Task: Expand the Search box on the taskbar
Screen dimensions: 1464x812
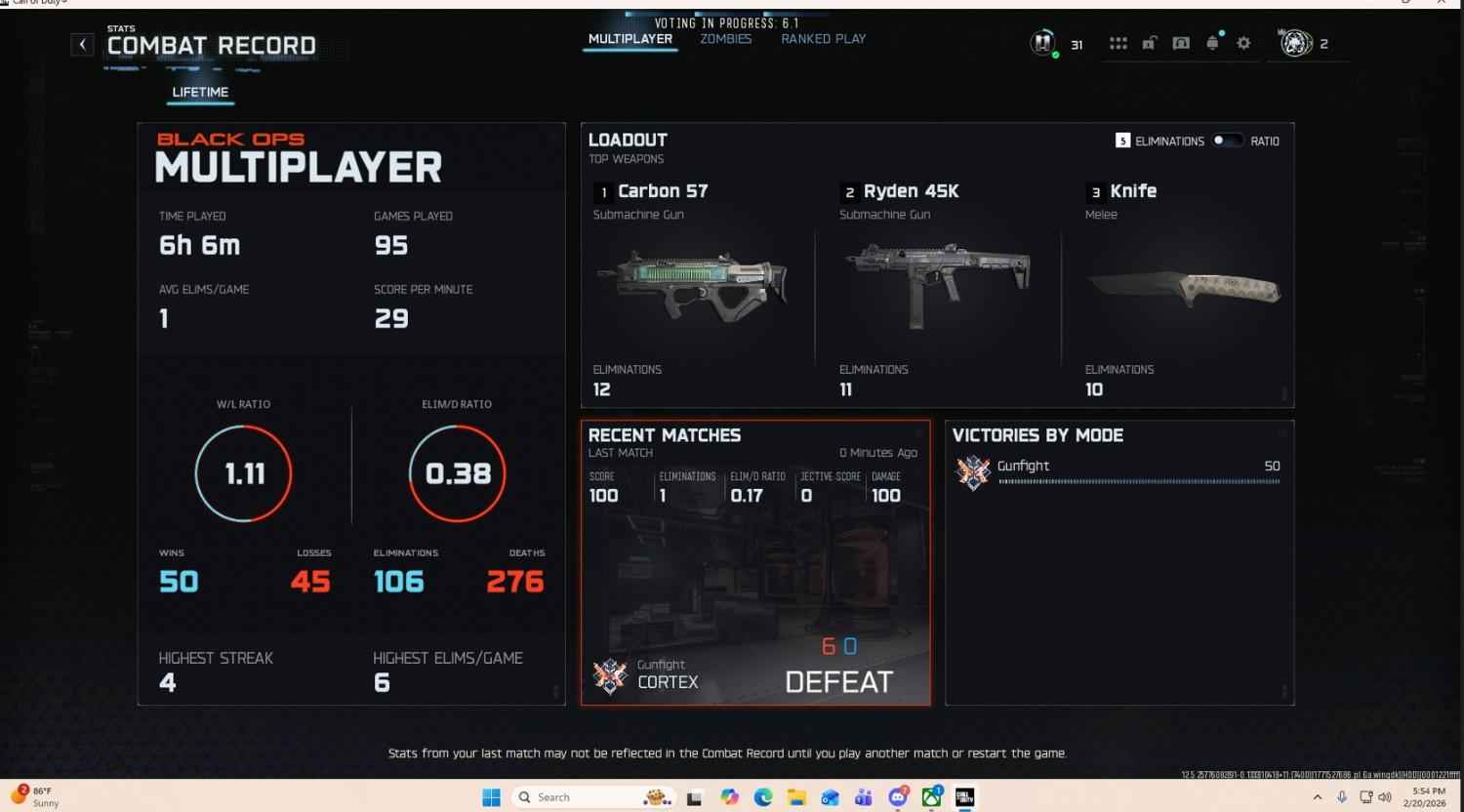Action: 586,796
